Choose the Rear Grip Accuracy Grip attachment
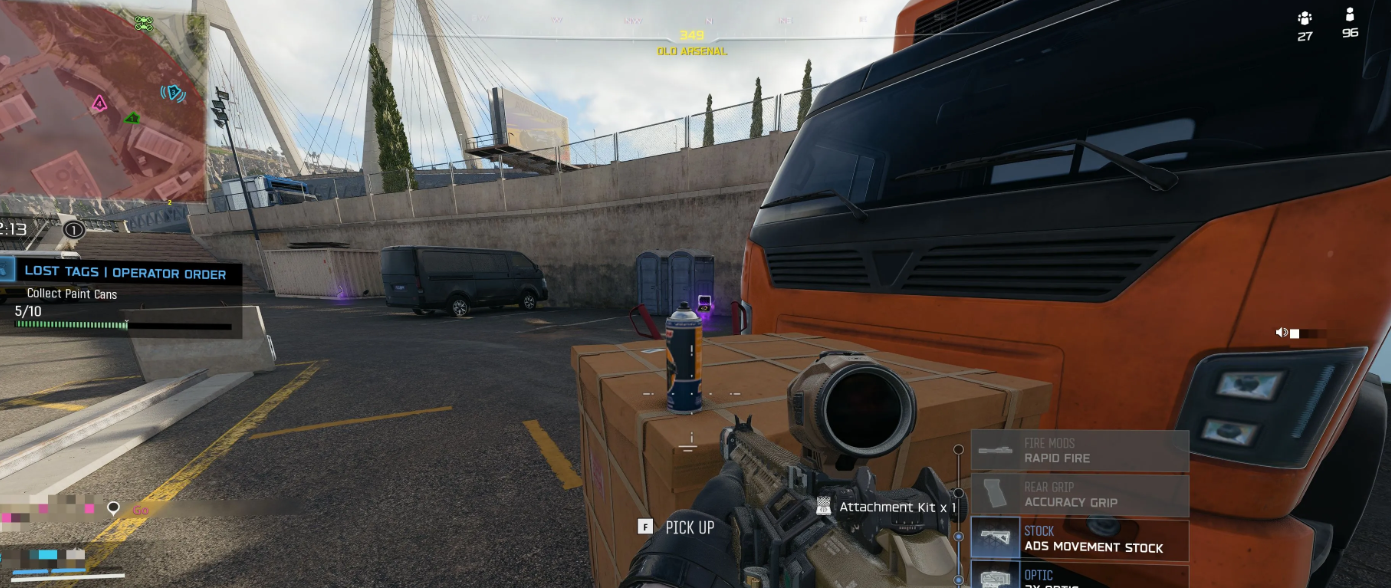 pos(1079,495)
